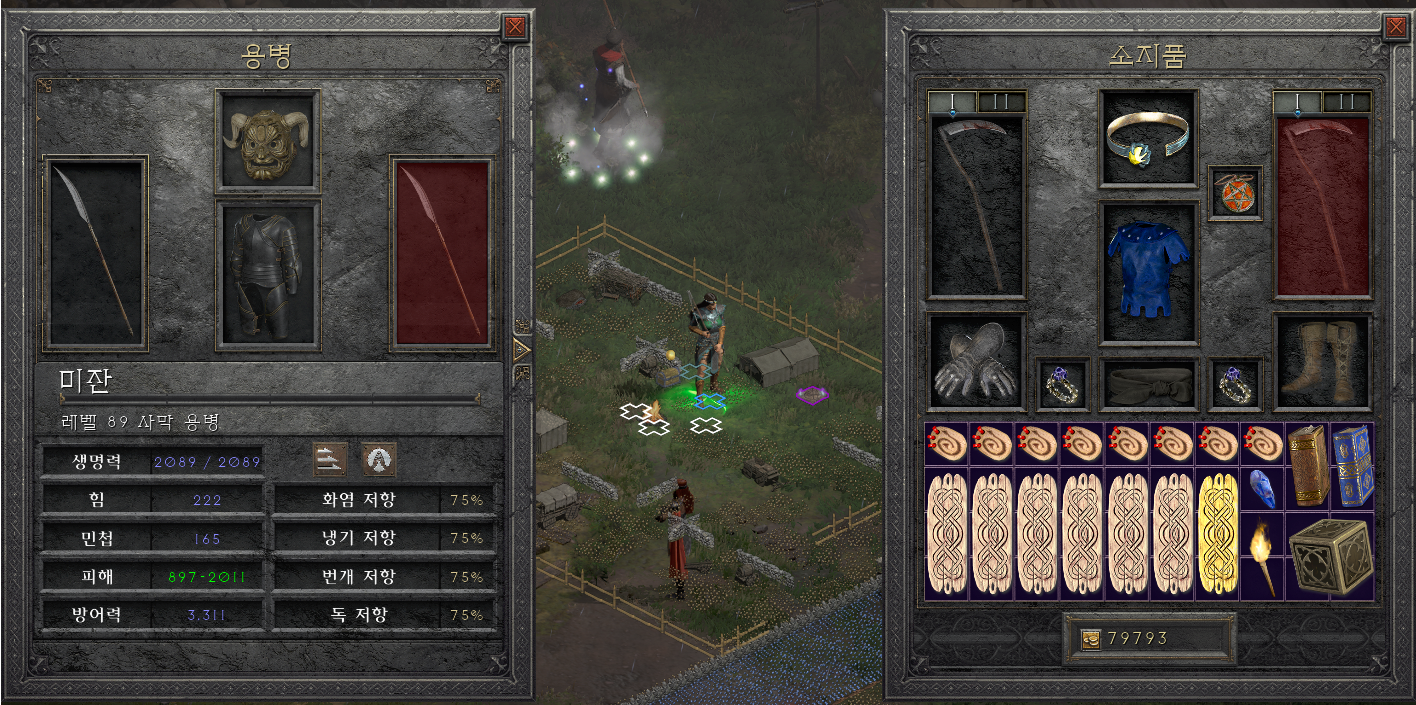Pick up the equipped steel gauntlets
Viewport: 1416px width, 705px height.
975,361
